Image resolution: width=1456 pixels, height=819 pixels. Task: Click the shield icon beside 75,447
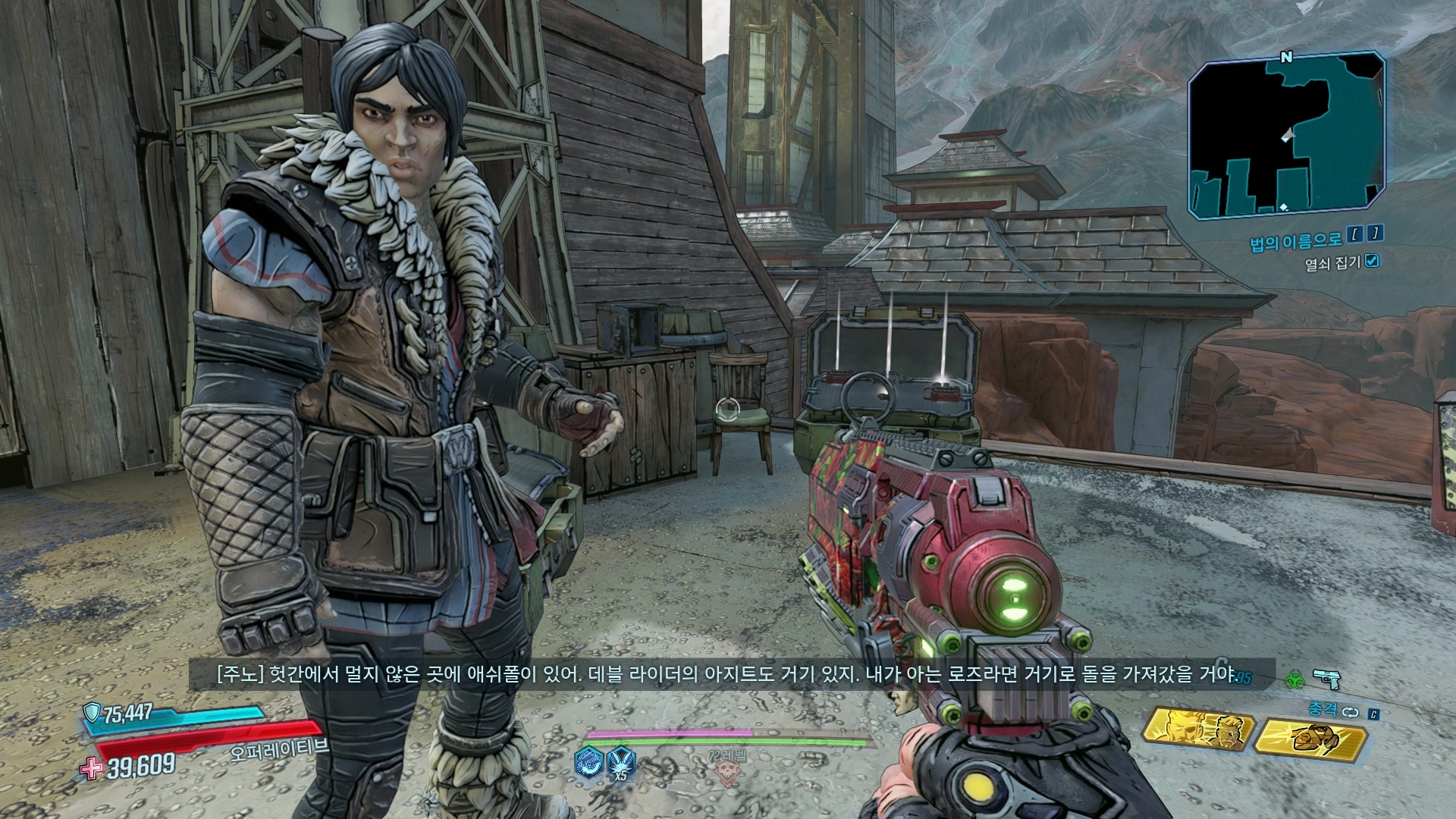pyautogui.click(x=93, y=712)
